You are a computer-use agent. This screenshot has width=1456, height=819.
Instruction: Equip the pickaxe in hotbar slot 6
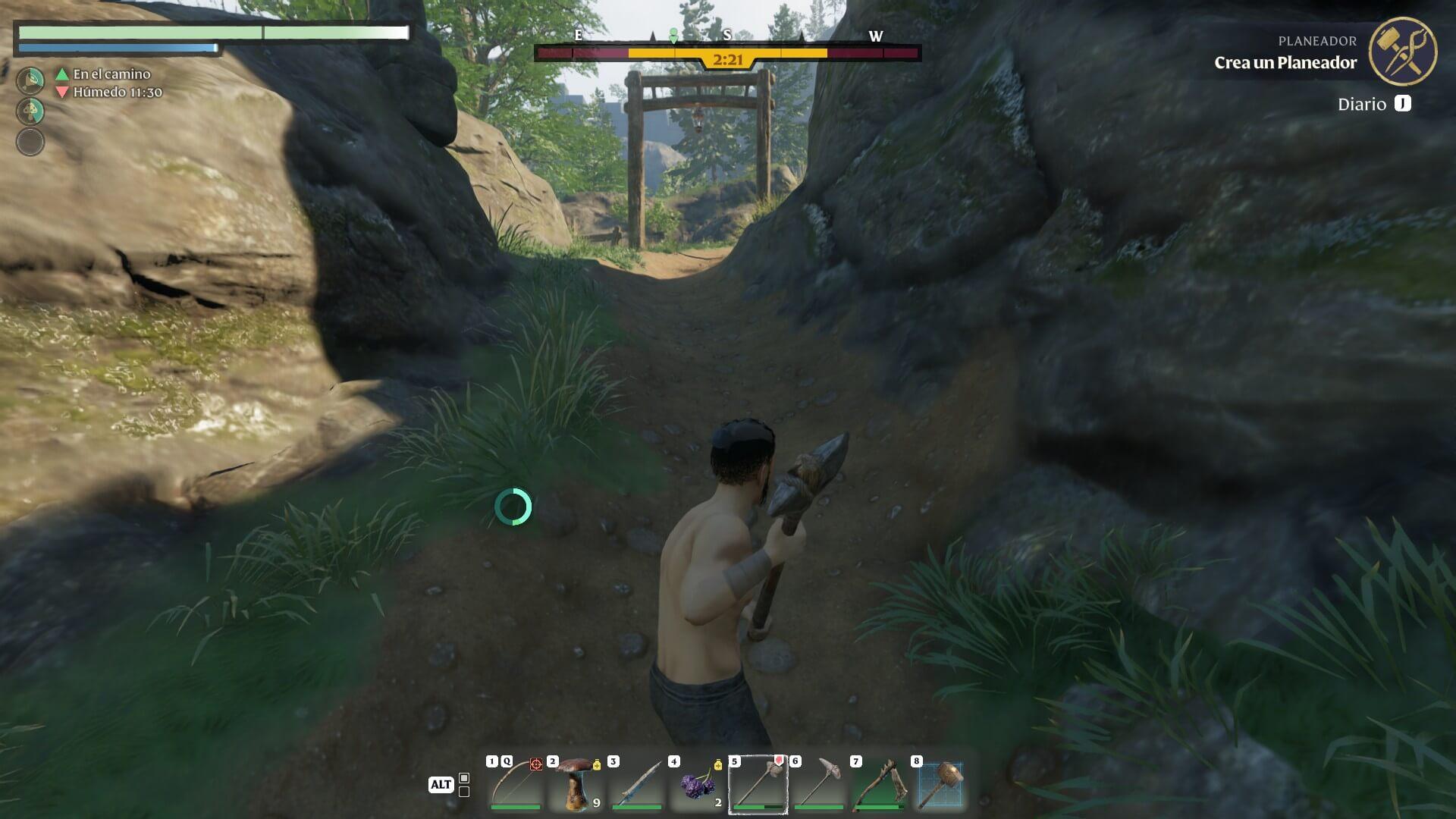click(x=818, y=784)
